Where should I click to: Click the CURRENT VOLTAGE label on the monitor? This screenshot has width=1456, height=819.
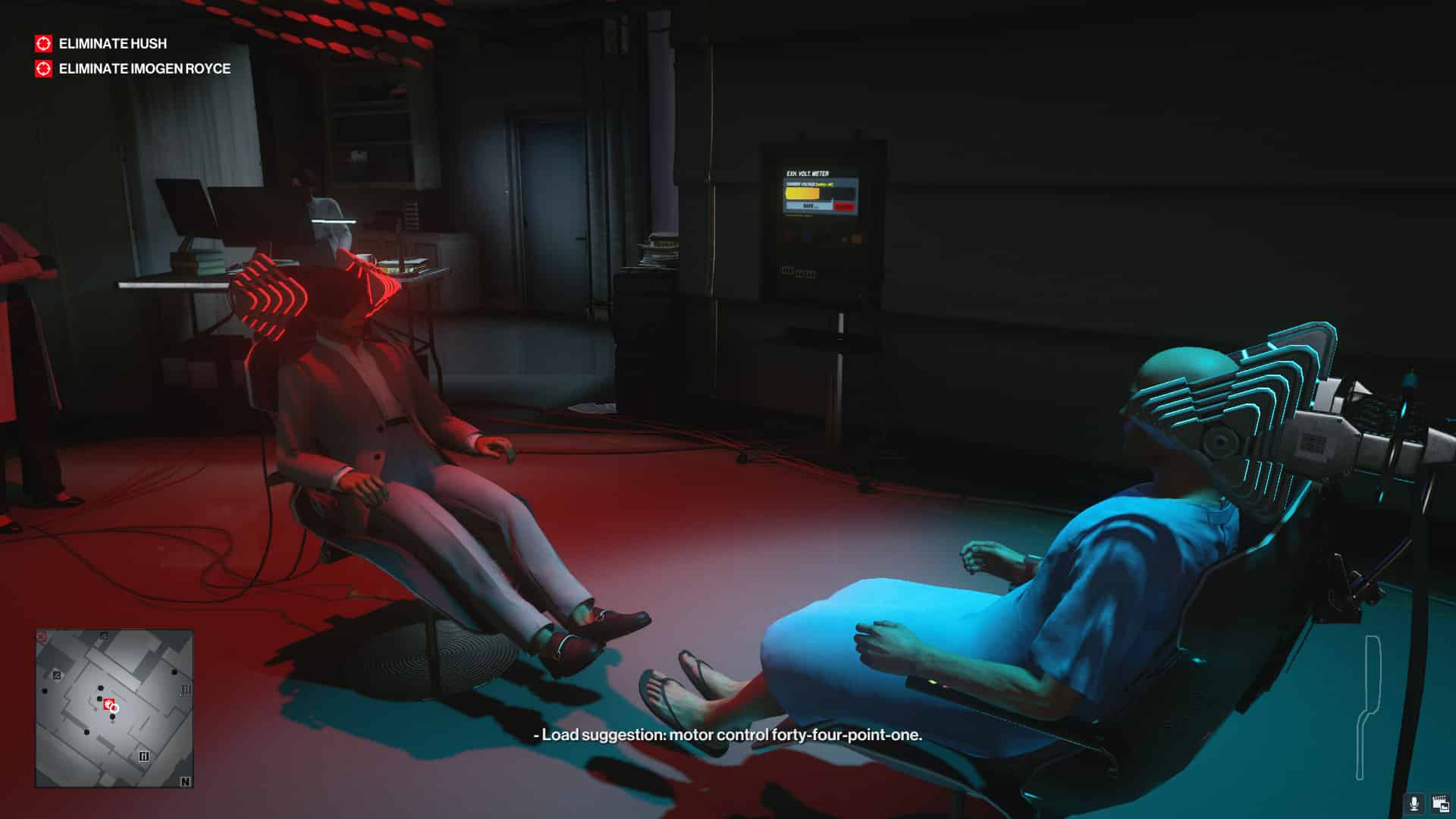click(x=799, y=184)
